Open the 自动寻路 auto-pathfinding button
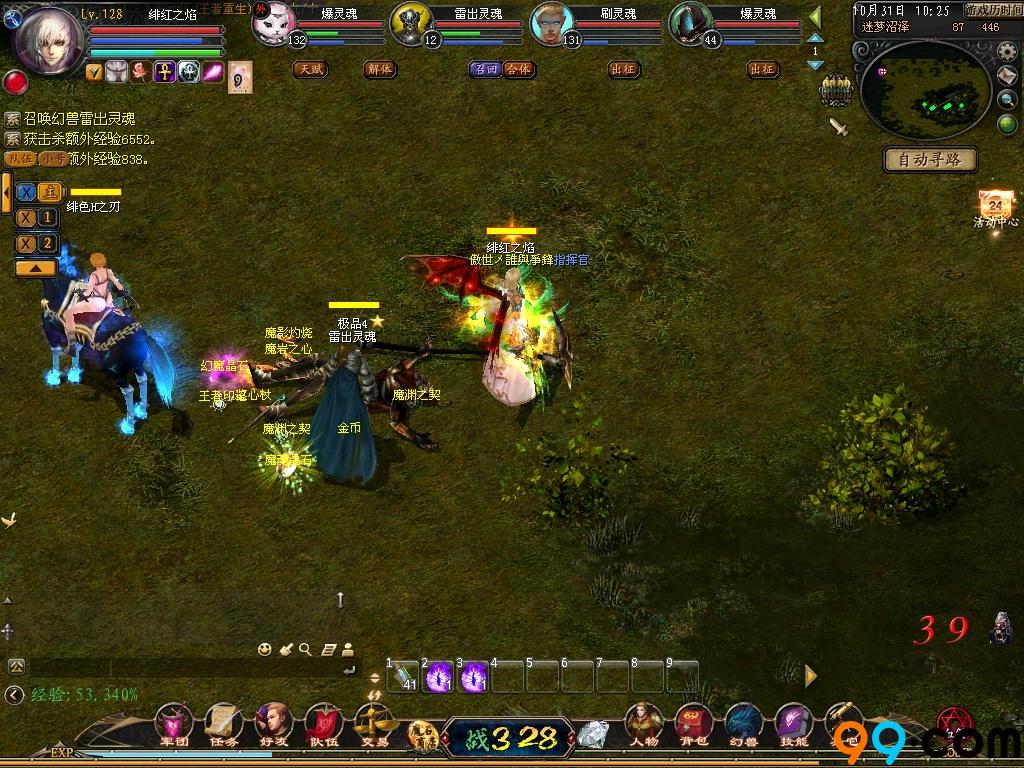The width and height of the screenshot is (1024, 768). click(930, 159)
